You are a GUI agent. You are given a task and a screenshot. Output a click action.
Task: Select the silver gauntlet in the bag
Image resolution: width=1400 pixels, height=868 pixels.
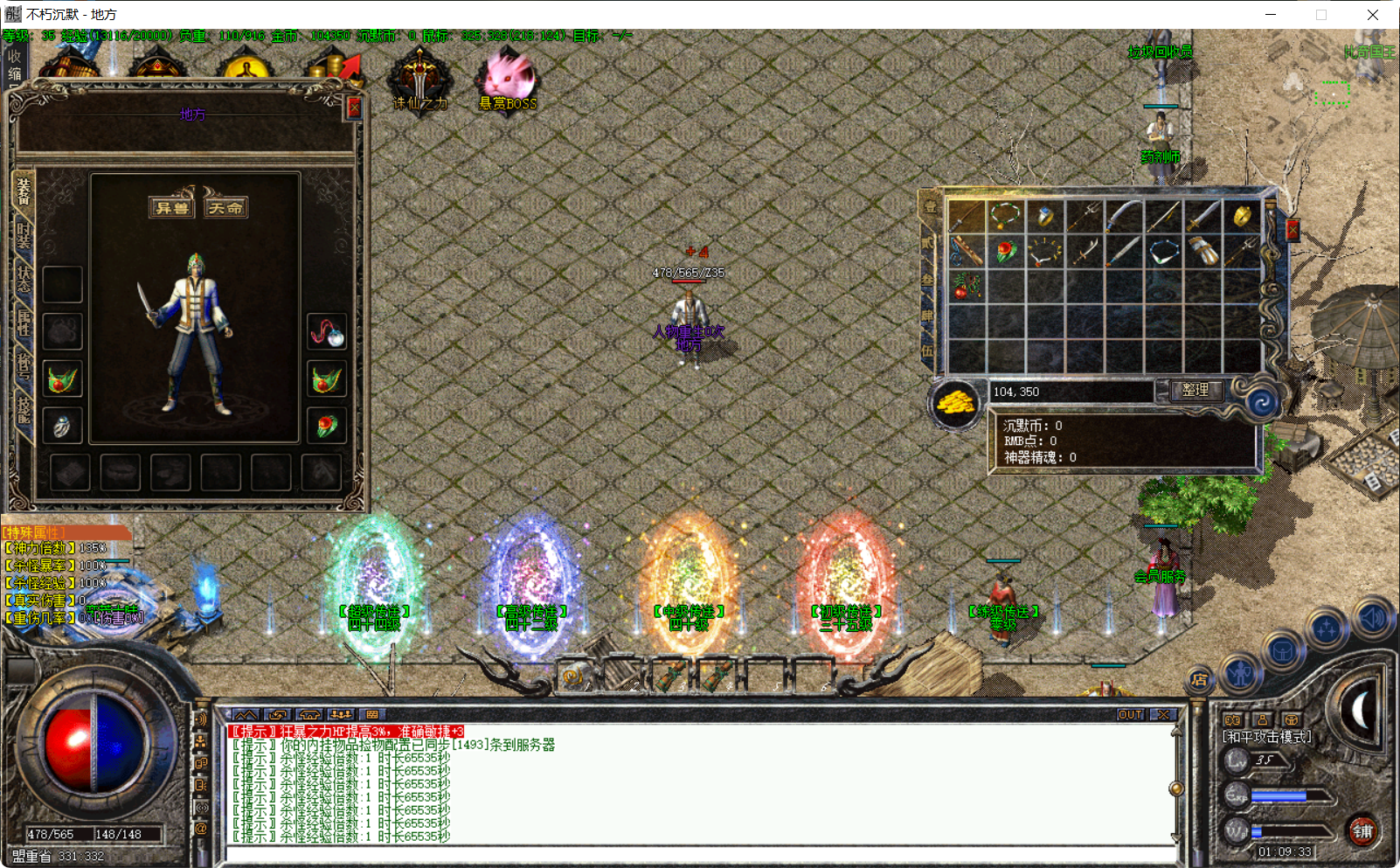pos(1202,253)
